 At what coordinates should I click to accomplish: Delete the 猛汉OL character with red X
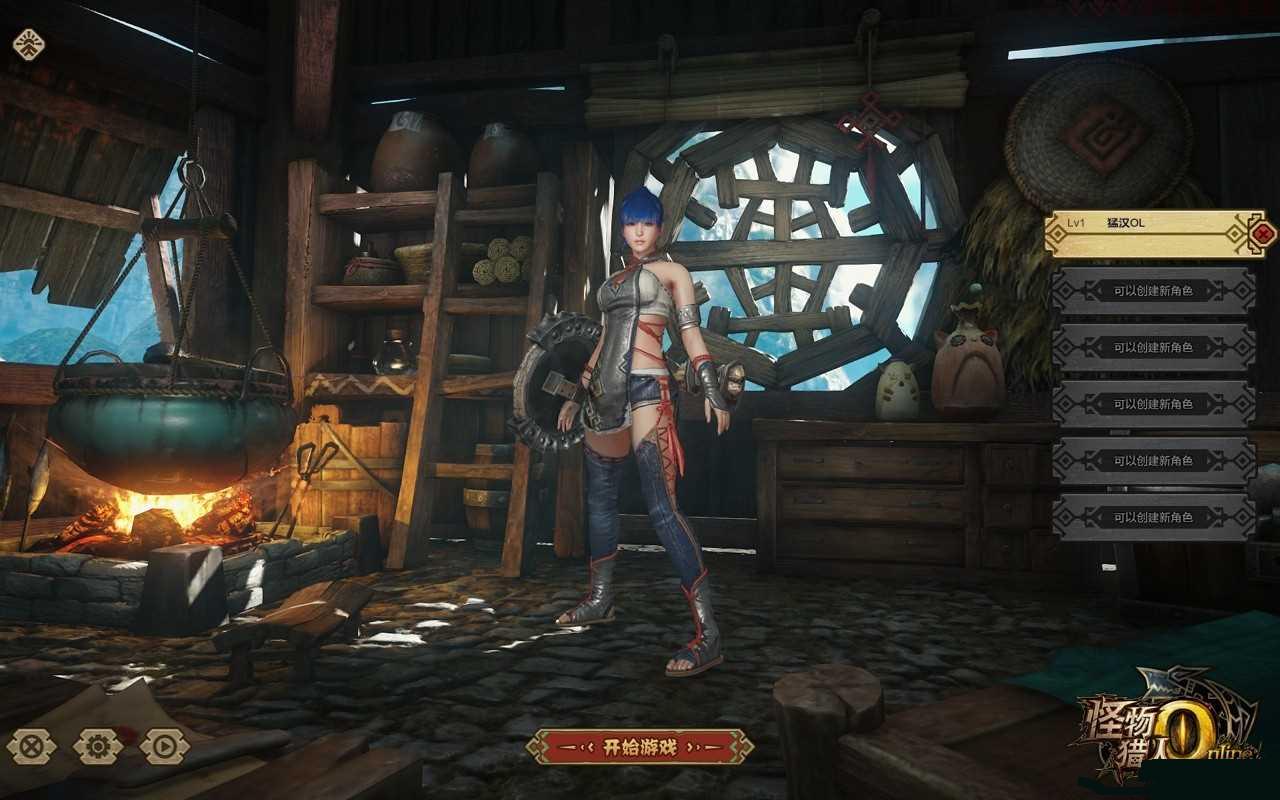coord(1263,235)
